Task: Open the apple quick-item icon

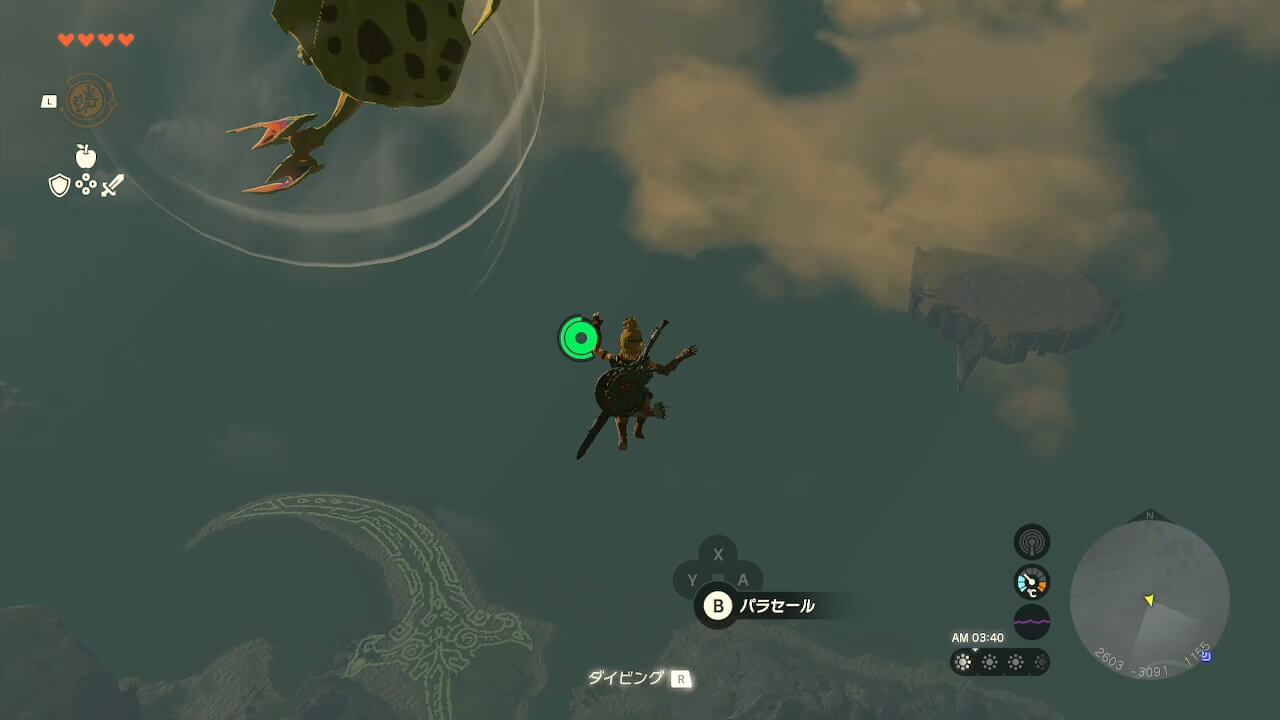Action: point(86,156)
